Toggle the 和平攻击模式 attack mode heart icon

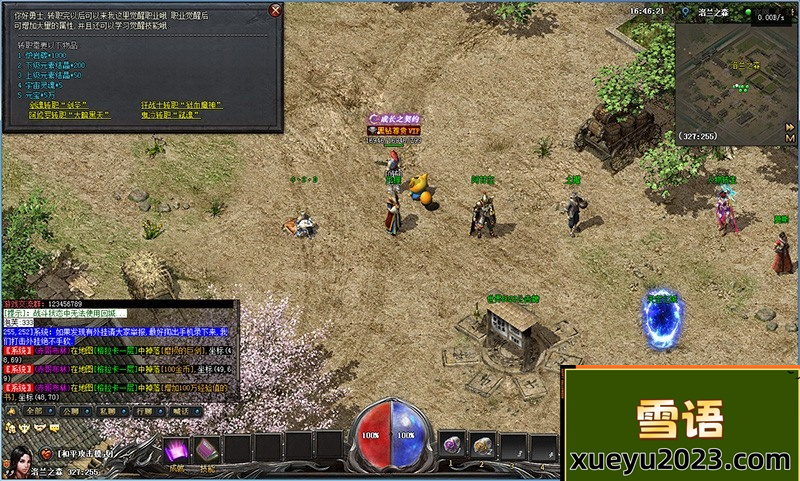(46, 453)
